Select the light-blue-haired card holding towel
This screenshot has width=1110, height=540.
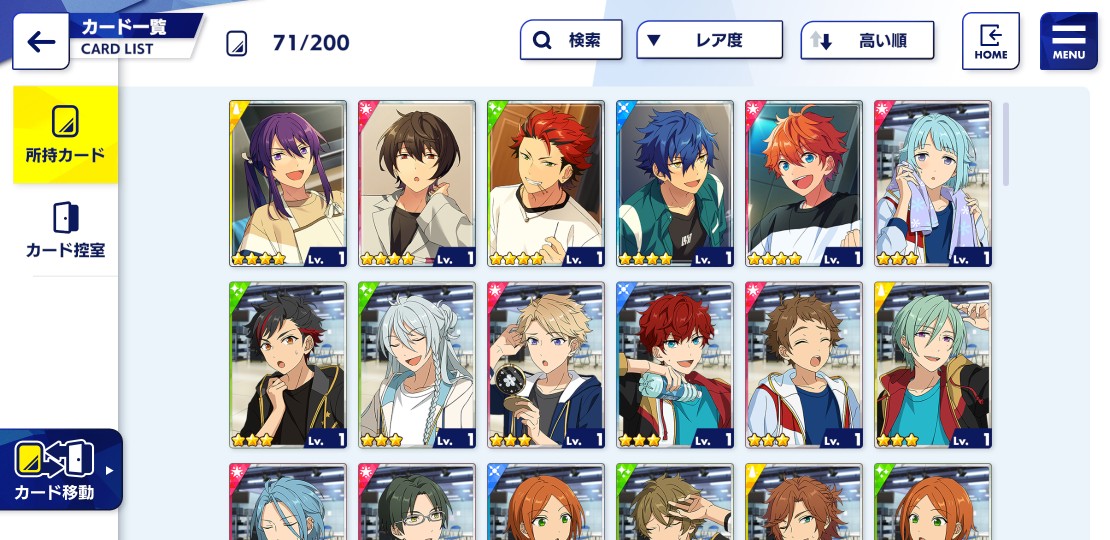click(x=933, y=183)
